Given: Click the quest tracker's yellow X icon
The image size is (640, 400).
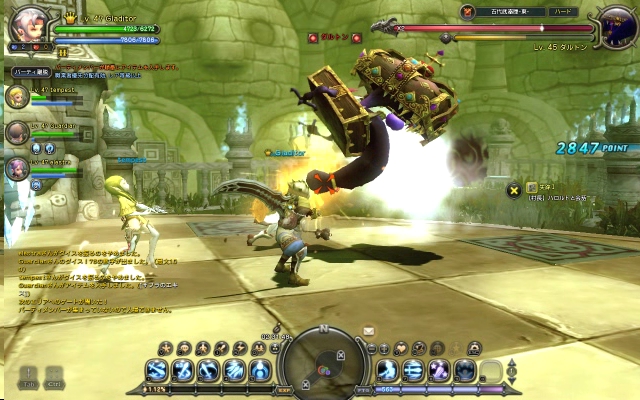Looking at the screenshot, I should (x=514, y=188).
